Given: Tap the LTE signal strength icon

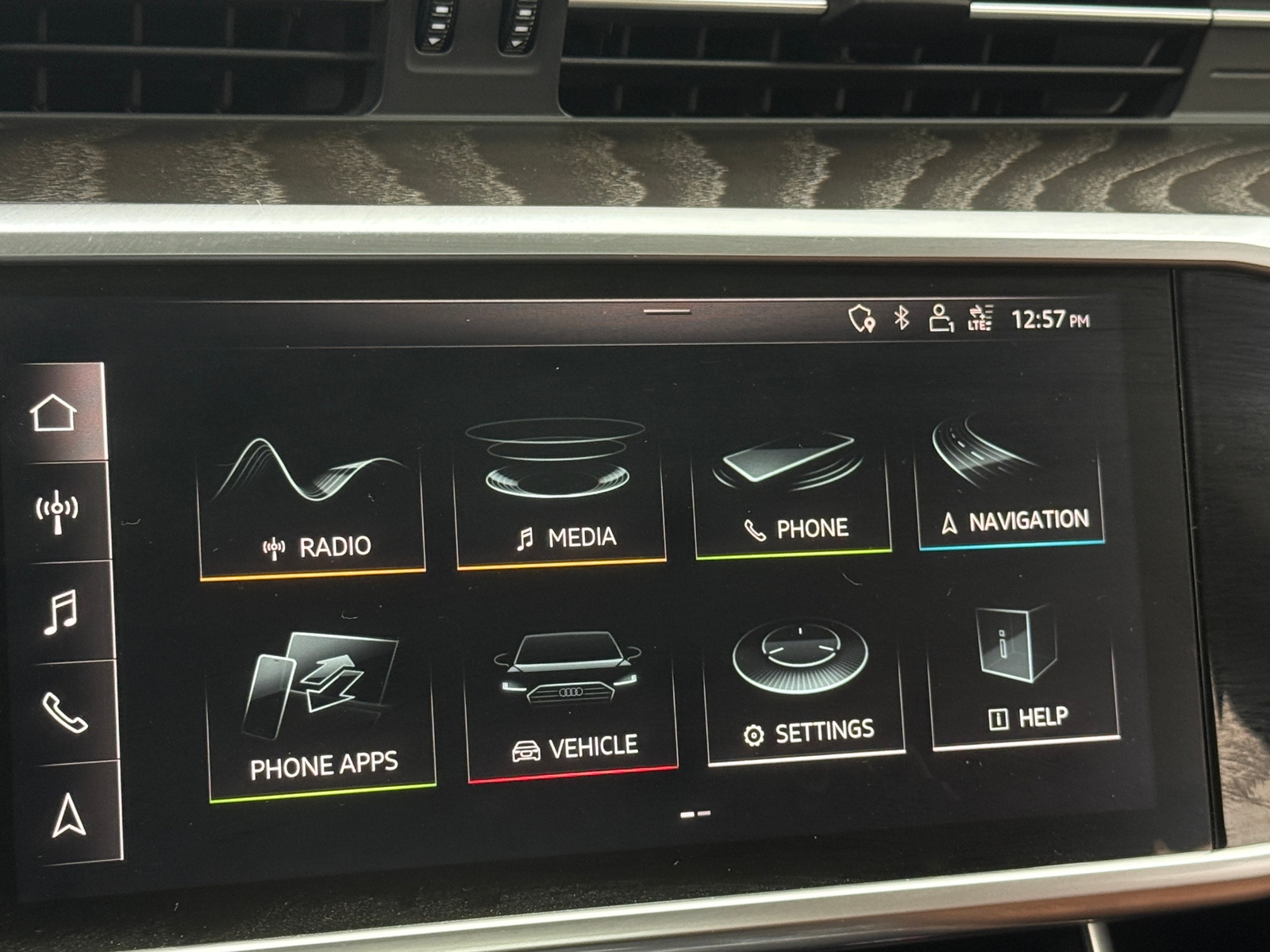Looking at the screenshot, I should point(981,317).
